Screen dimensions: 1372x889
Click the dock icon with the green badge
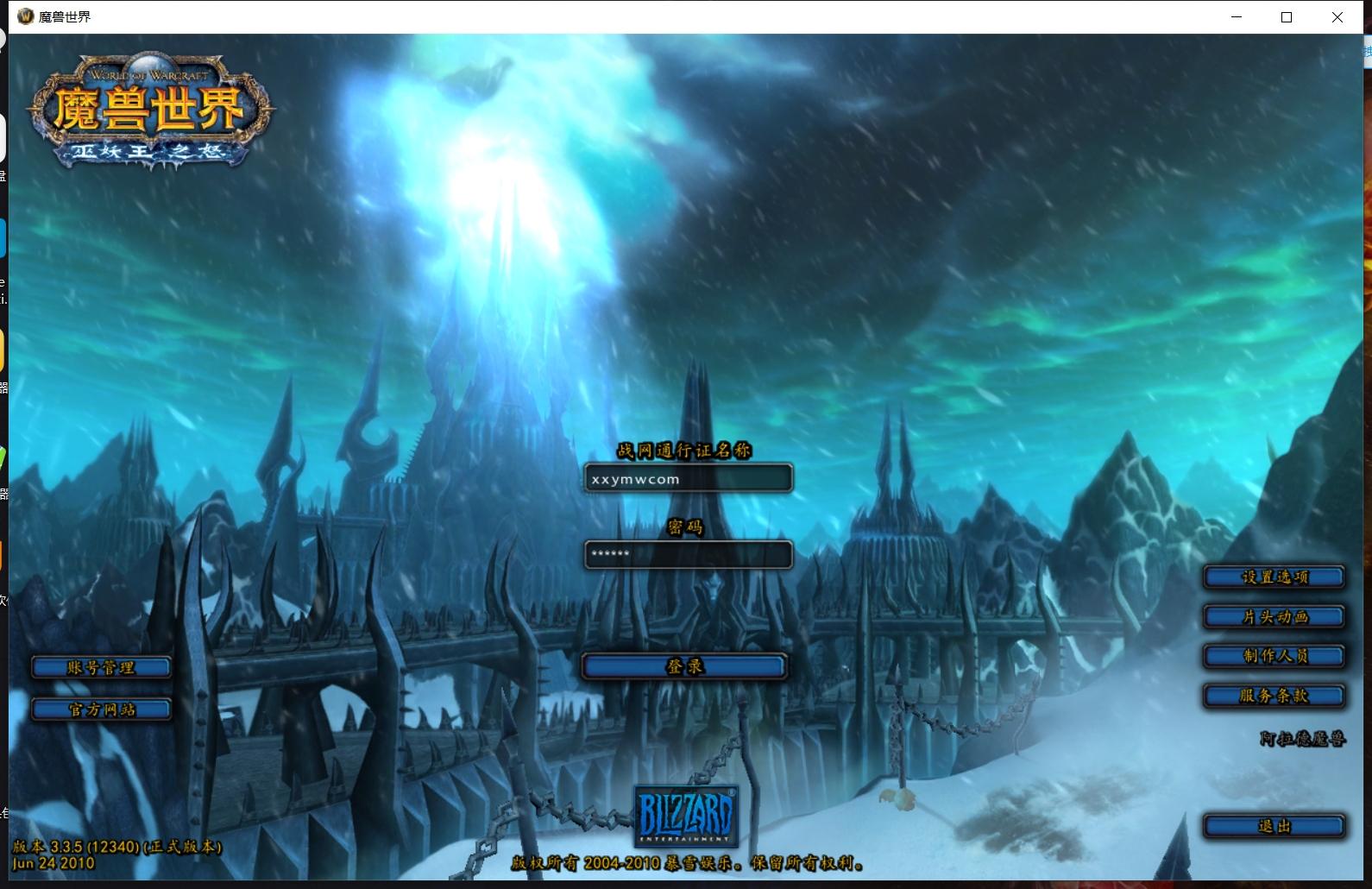pos(3,457)
